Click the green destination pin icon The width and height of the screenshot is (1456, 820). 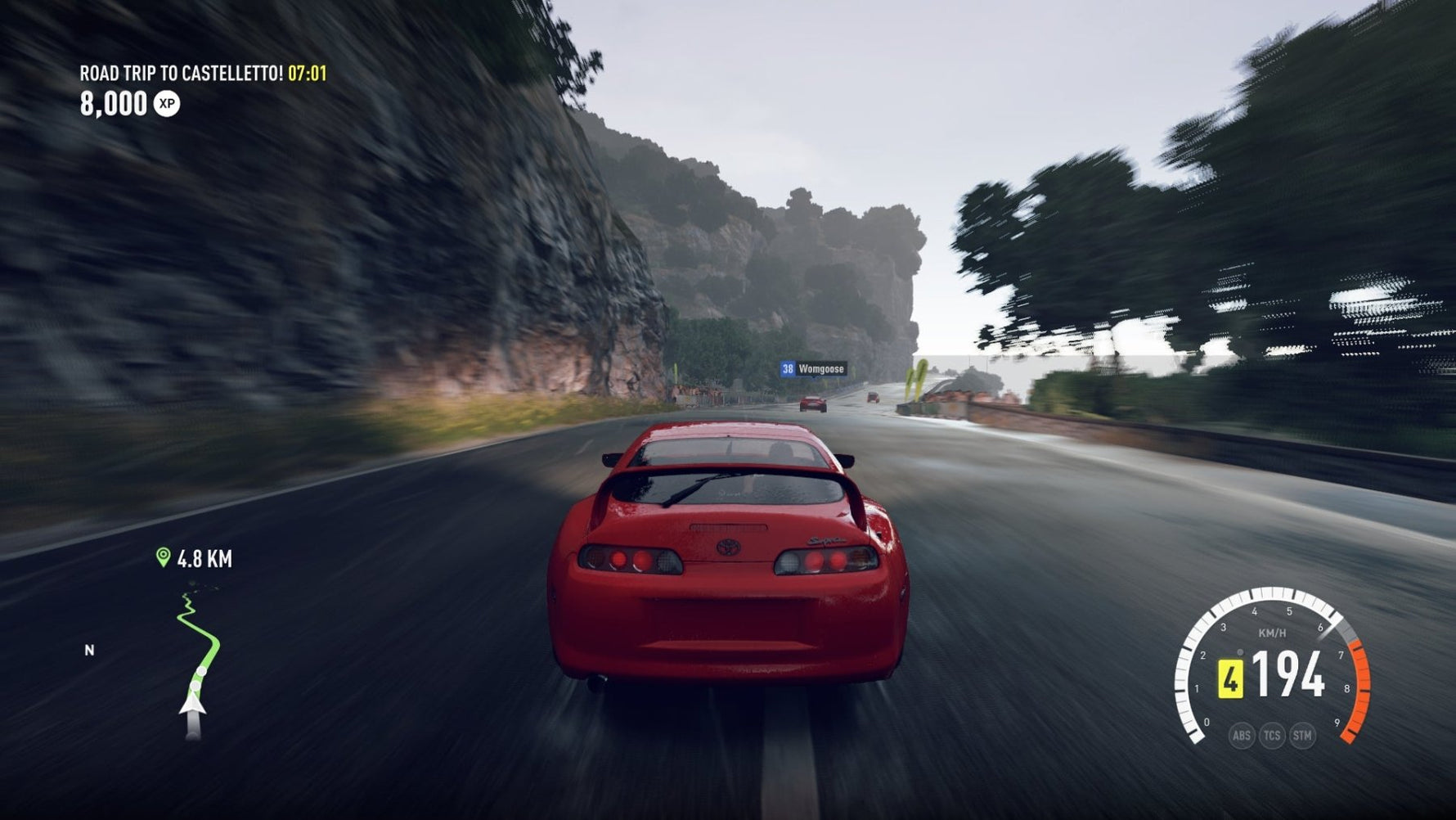[163, 557]
